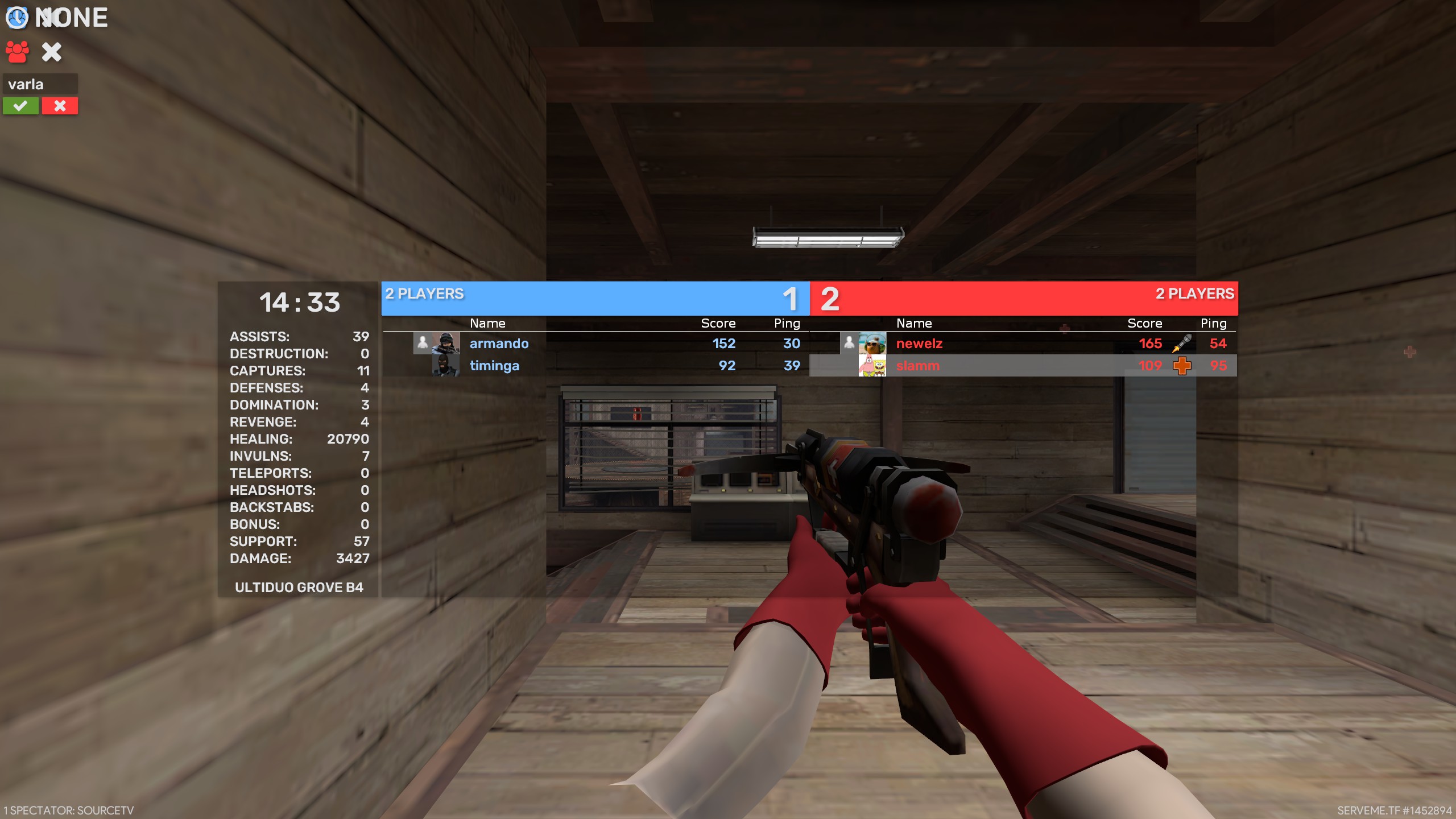The image size is (1456, 819).
Task: Open armando's avatar thumbnail
Action: coord(446,344)
